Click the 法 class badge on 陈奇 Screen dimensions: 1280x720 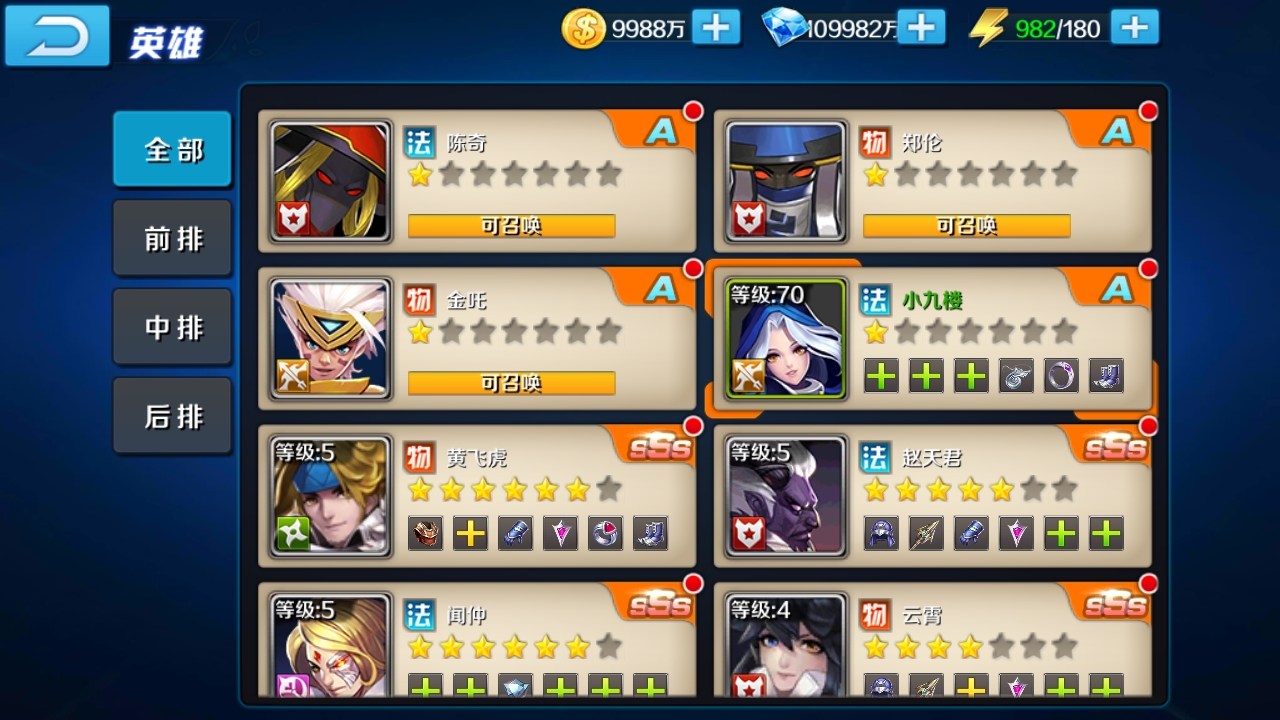click(419, 143)
